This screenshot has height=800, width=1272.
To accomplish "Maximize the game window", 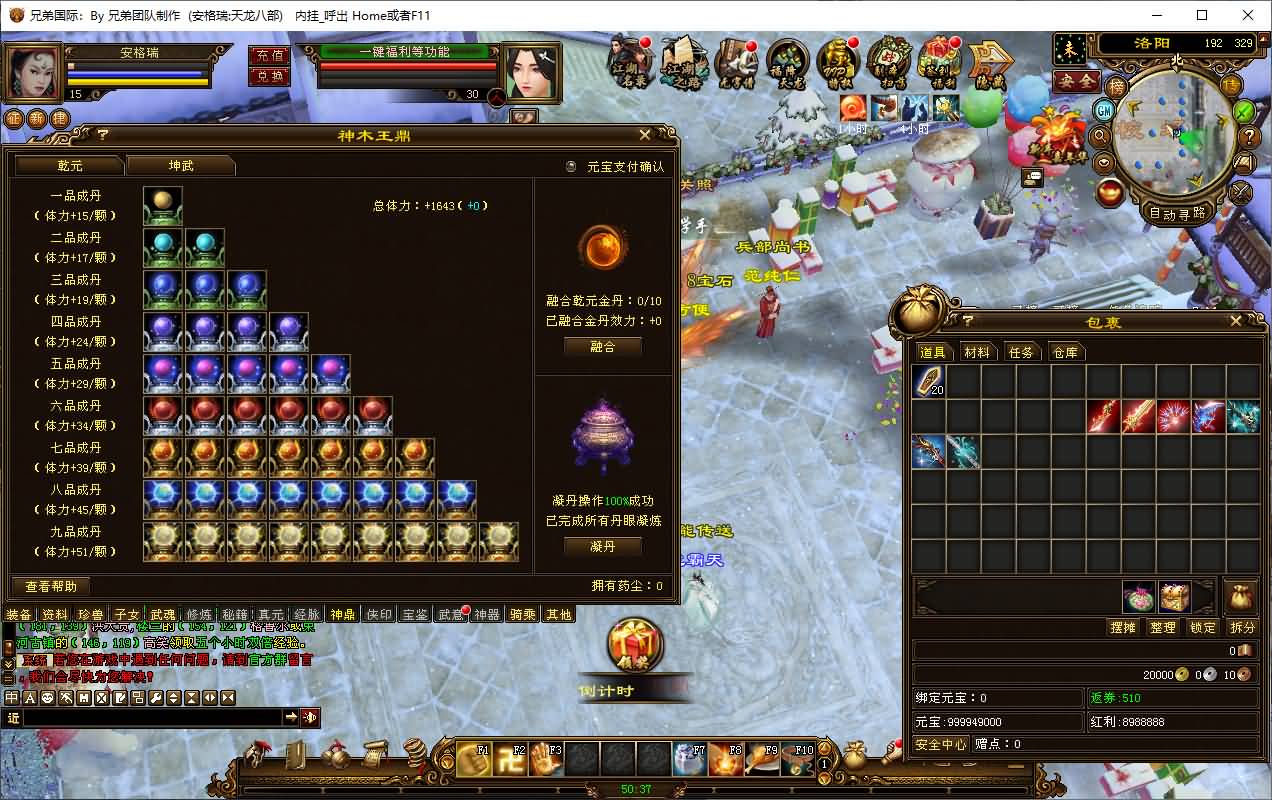I will coord(1202,15).
